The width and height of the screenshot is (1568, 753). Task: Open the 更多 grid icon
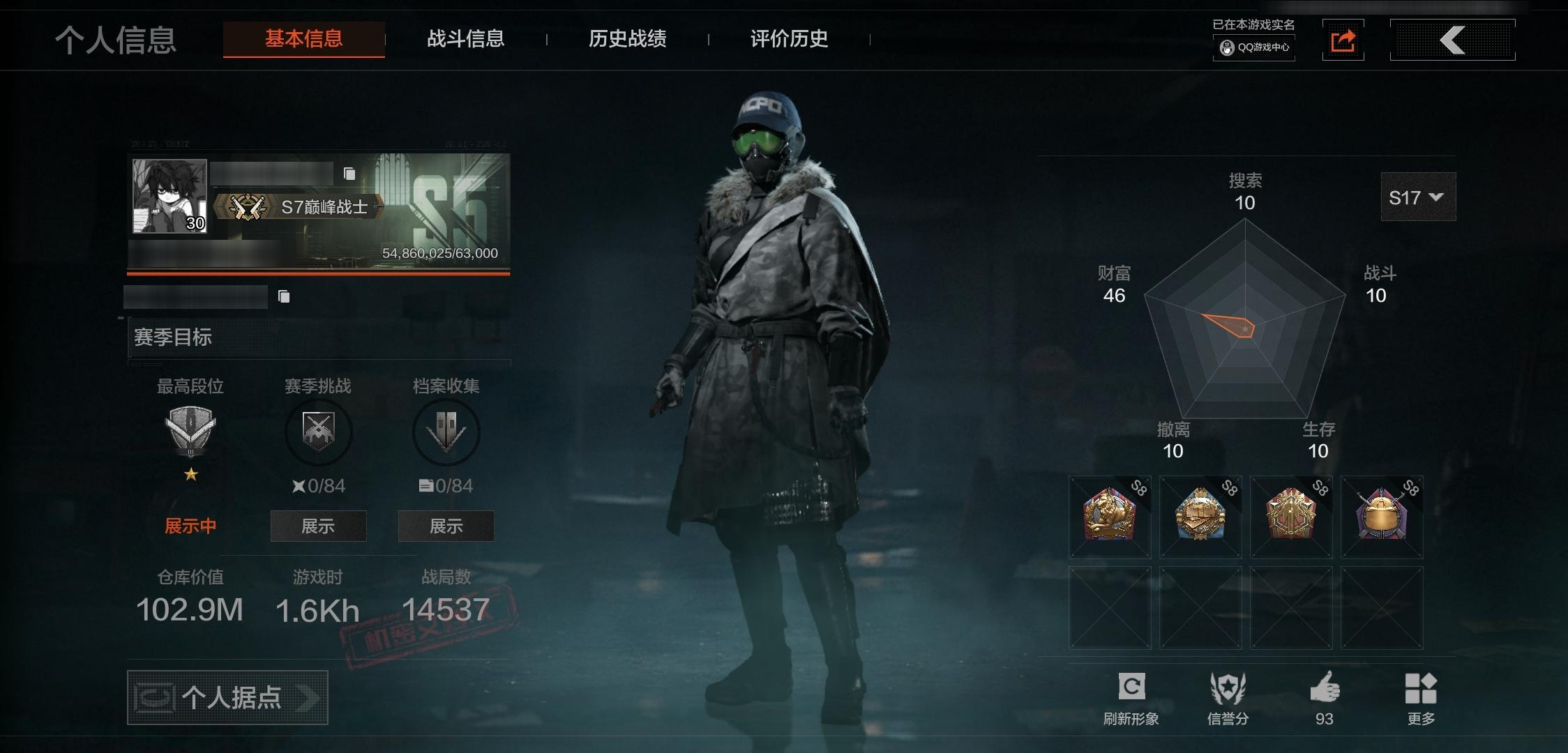pyautogui.click(x=1422, y=687)
